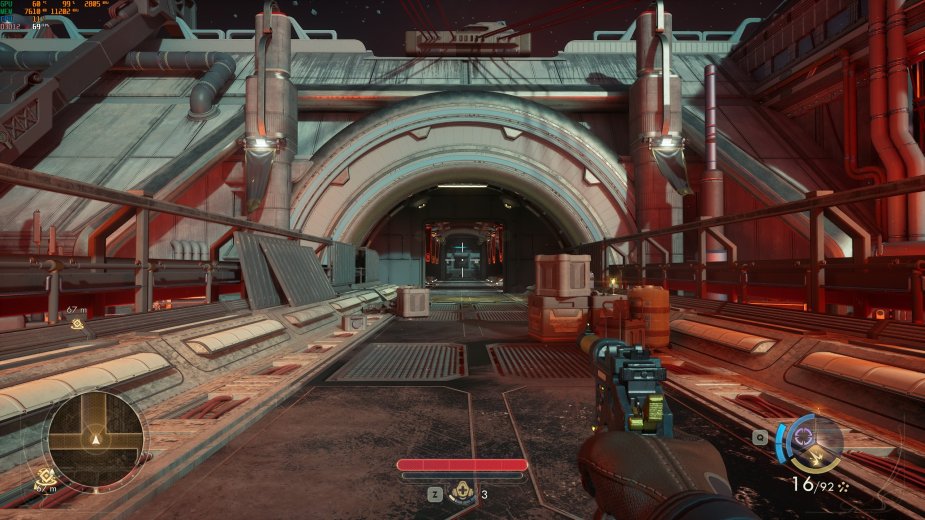Select the objective marker on the minimap edge
Screen dimensions: 925x520
(x=45, y=476)
